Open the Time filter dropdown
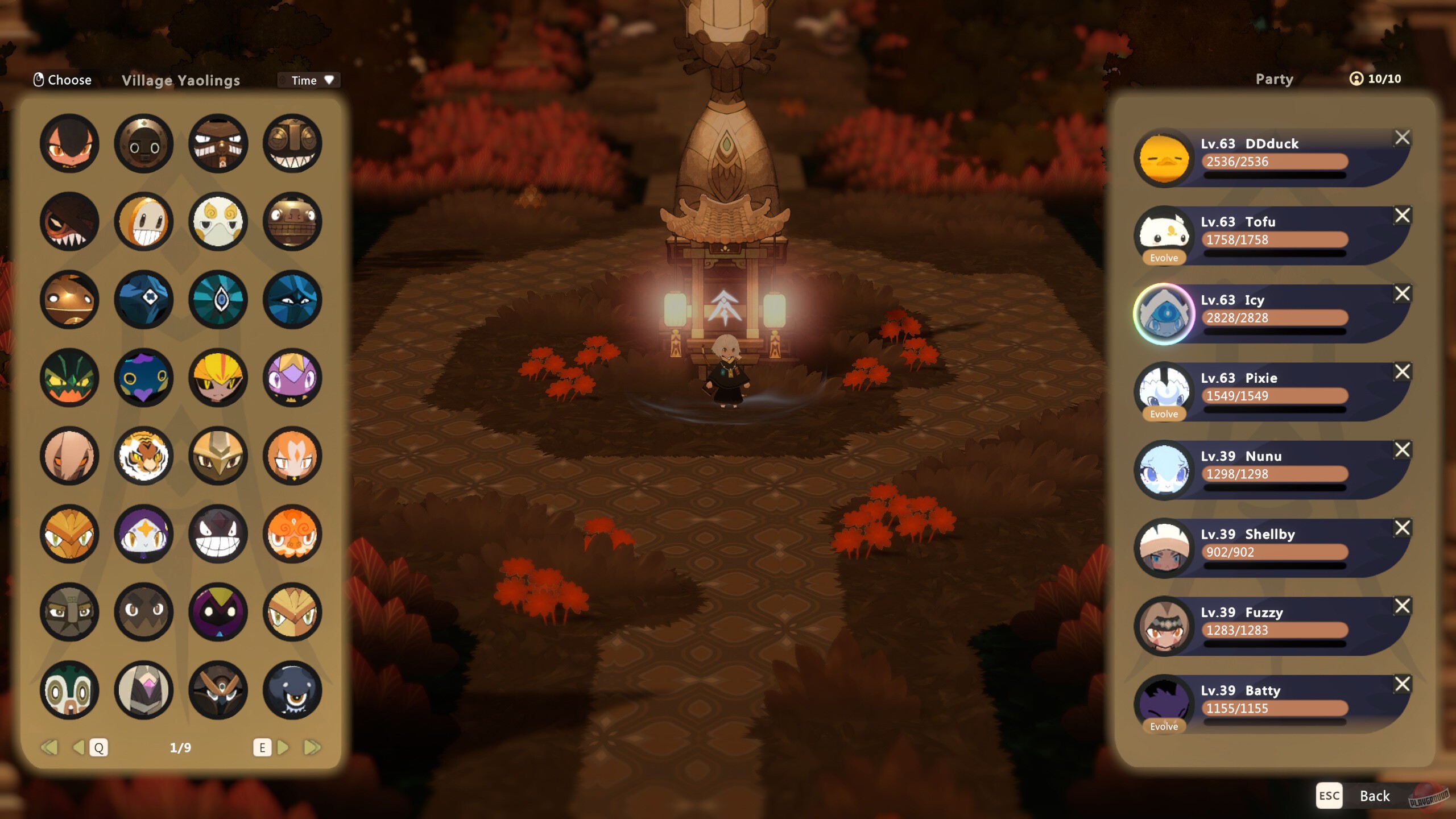1456x819 pixels. click(x=309, y=80)
